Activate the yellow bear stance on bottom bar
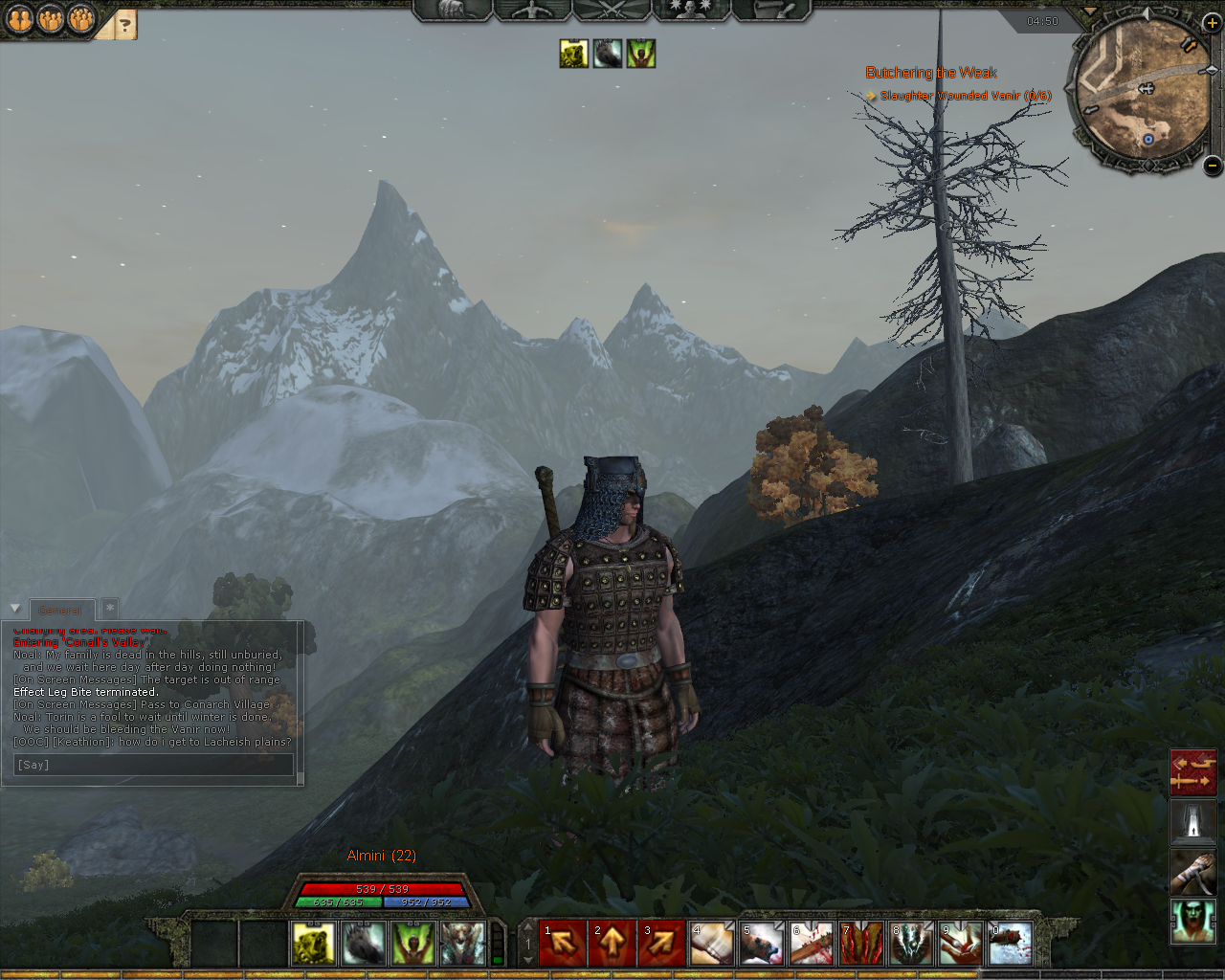The width and height of the screenshot is (1225, 980). pos(314,944)
